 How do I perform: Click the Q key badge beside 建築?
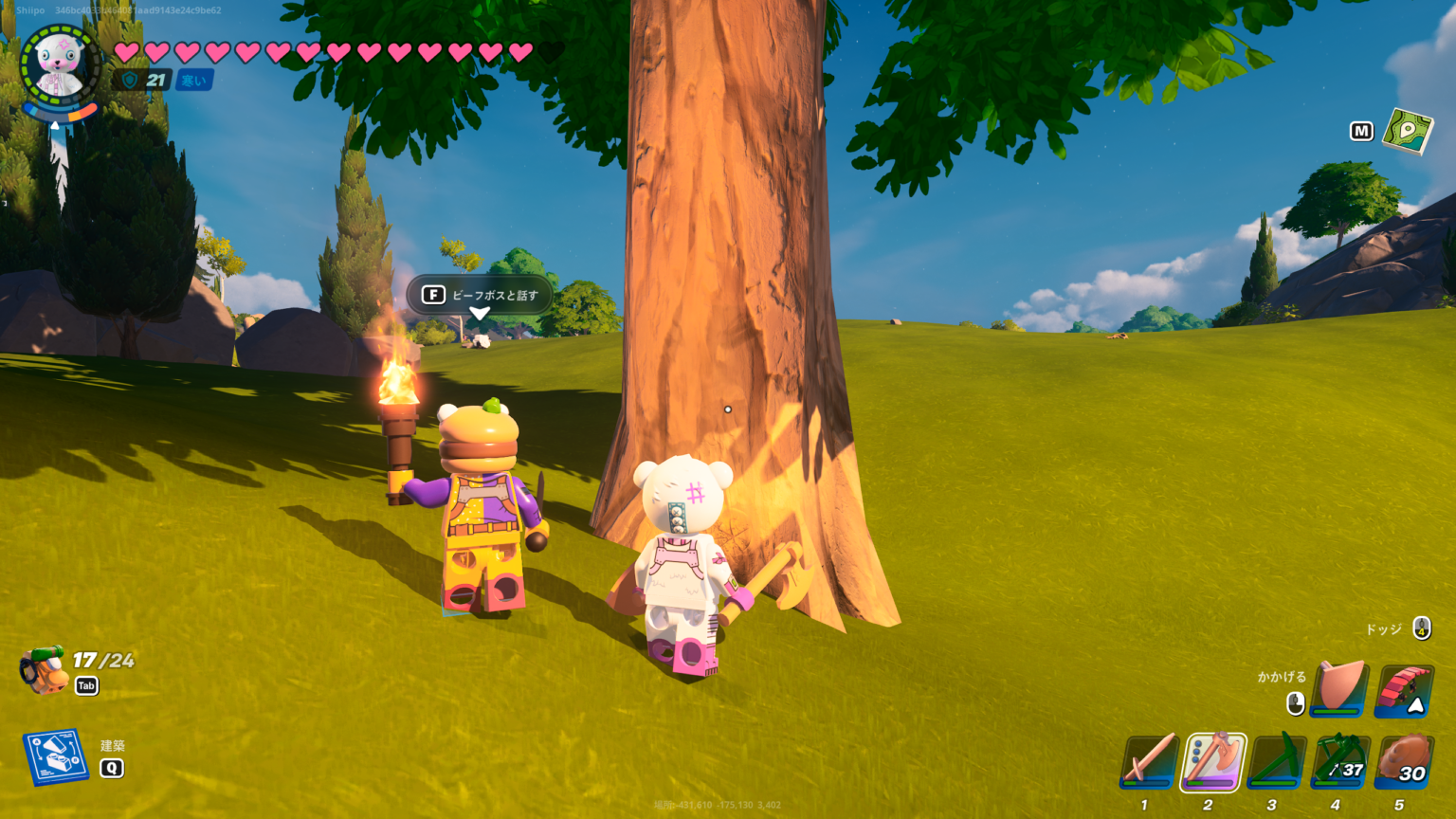tap(112, 770)
